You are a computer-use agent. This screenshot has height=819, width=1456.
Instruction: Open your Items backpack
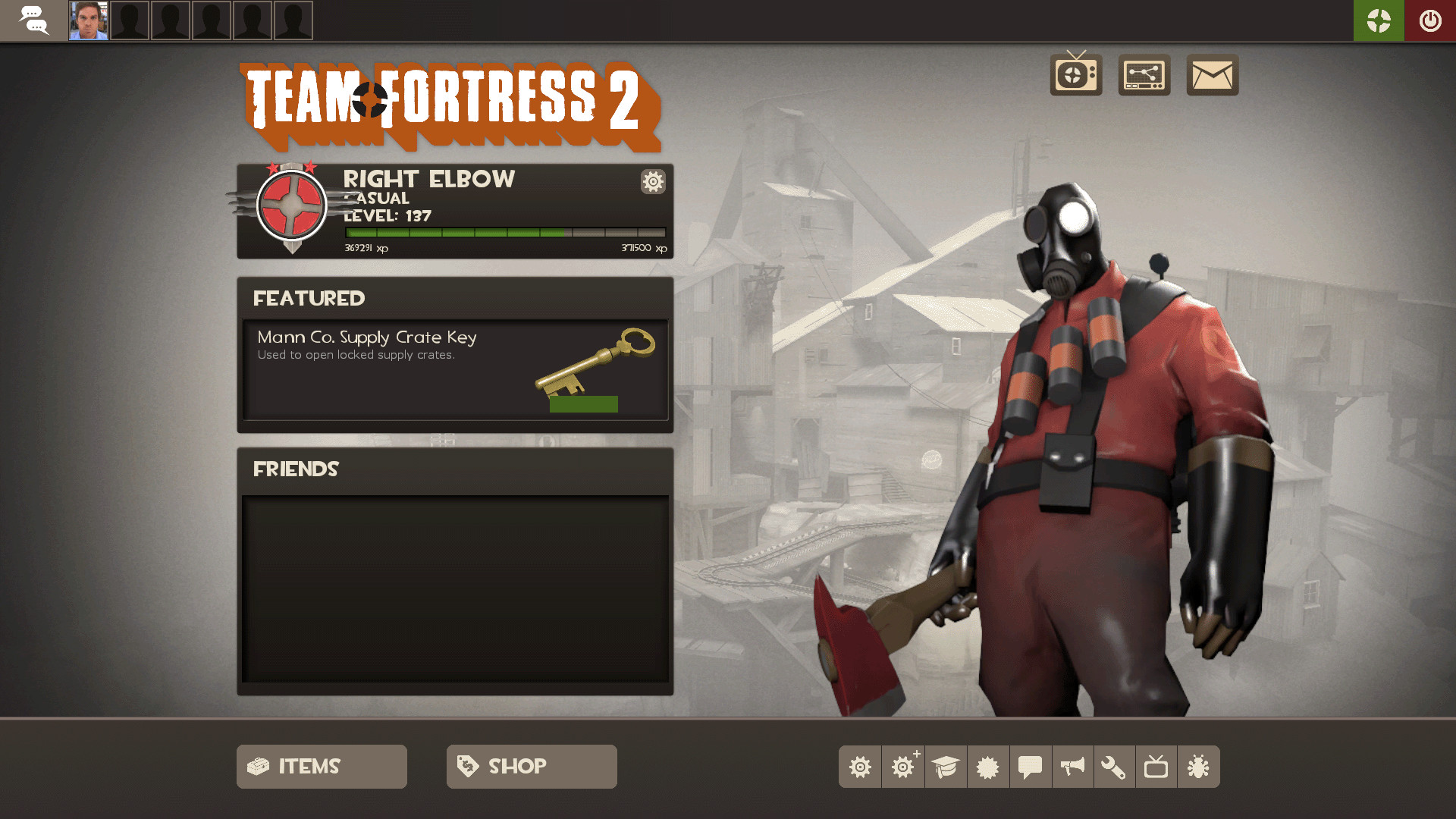[x=321, y=766]
